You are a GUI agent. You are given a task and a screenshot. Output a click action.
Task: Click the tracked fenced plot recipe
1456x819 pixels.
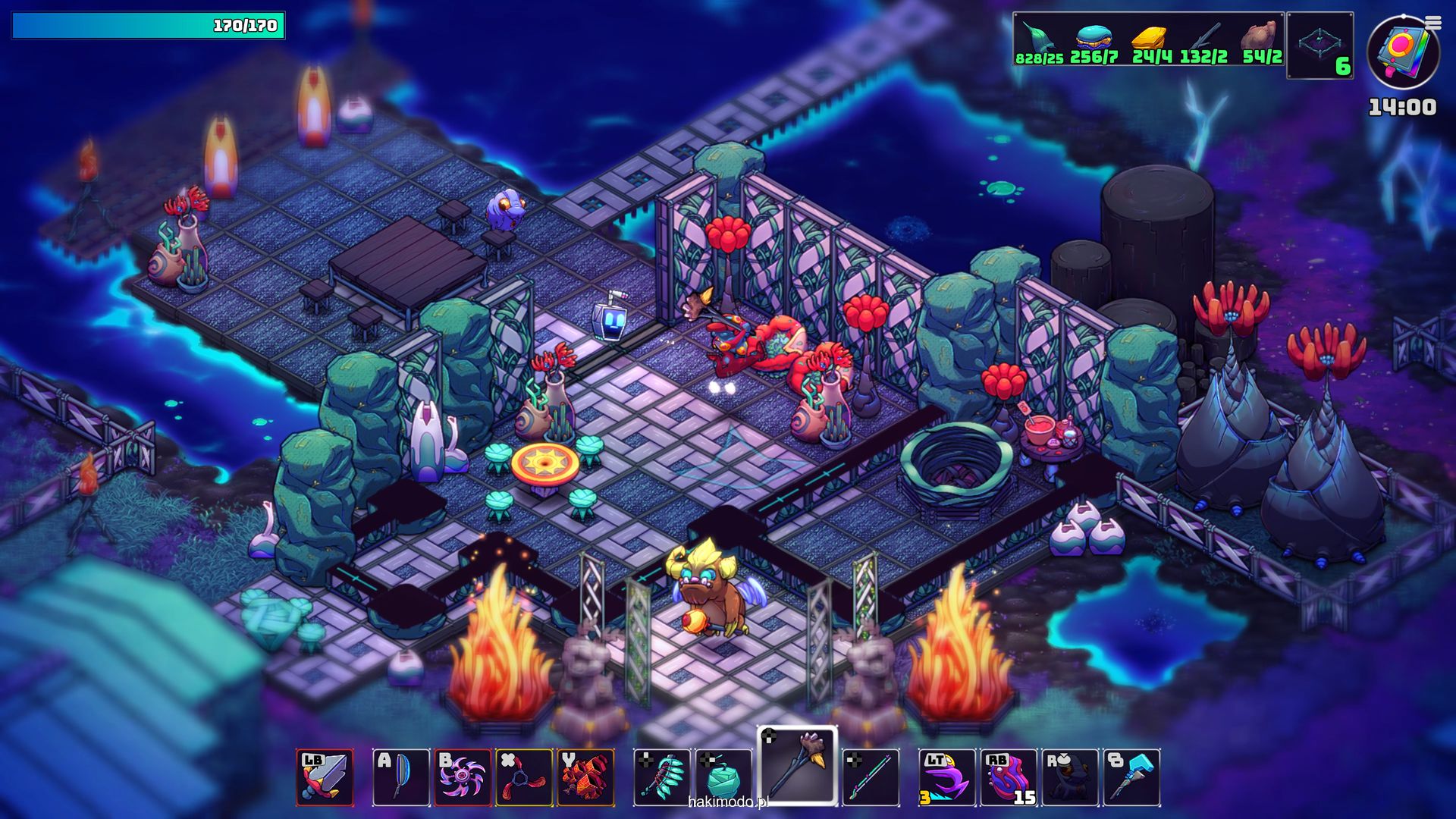1319,45
